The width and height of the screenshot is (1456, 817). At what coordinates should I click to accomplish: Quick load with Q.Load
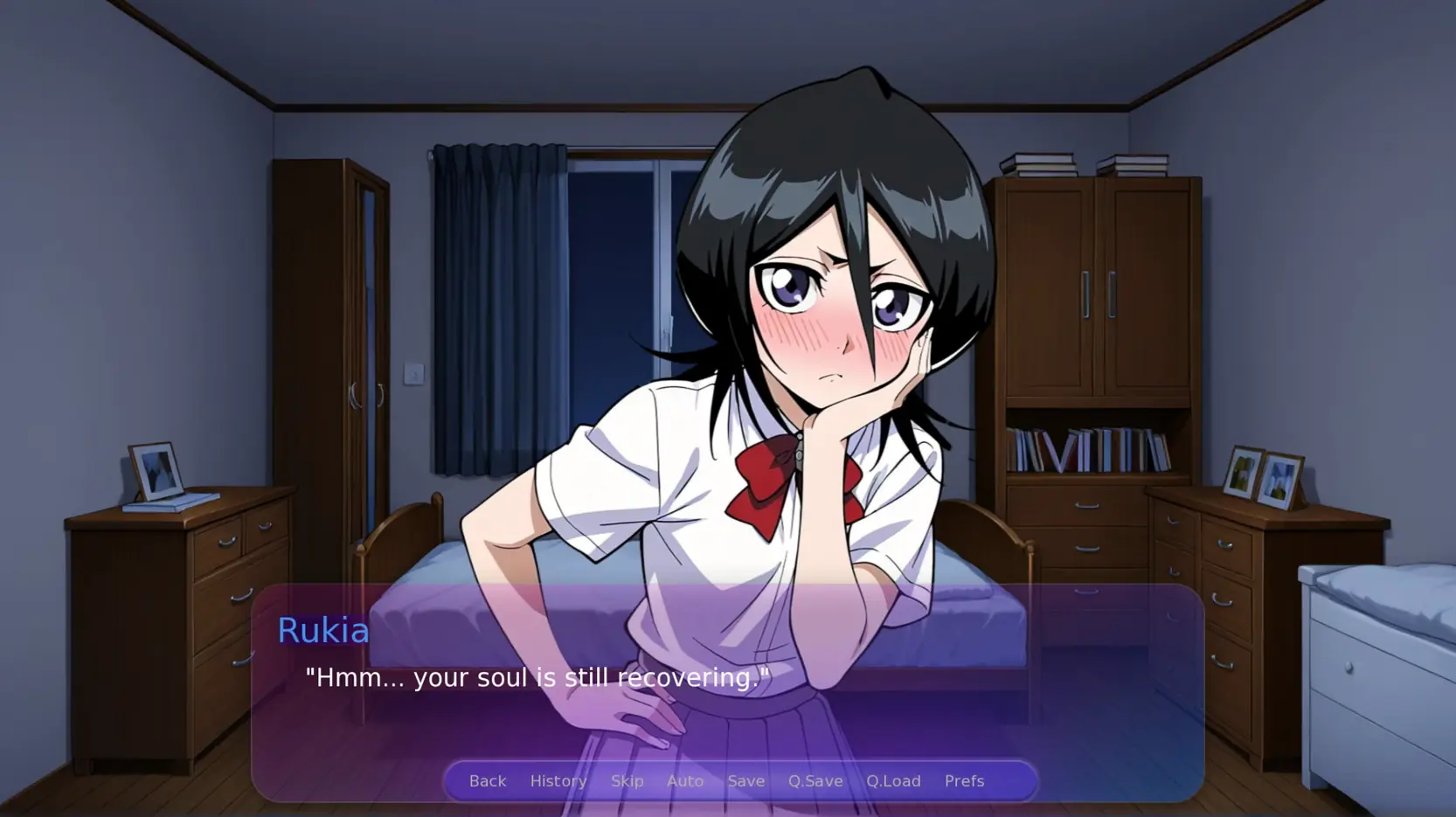[x=892, y=780]
